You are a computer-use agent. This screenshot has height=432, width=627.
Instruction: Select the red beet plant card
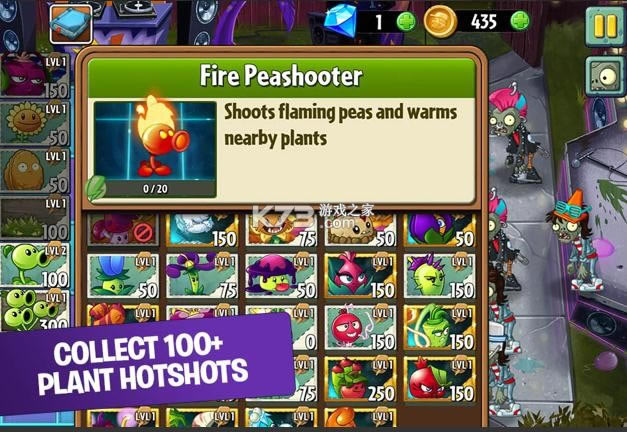pyautogui.click(x=360, y=276)
